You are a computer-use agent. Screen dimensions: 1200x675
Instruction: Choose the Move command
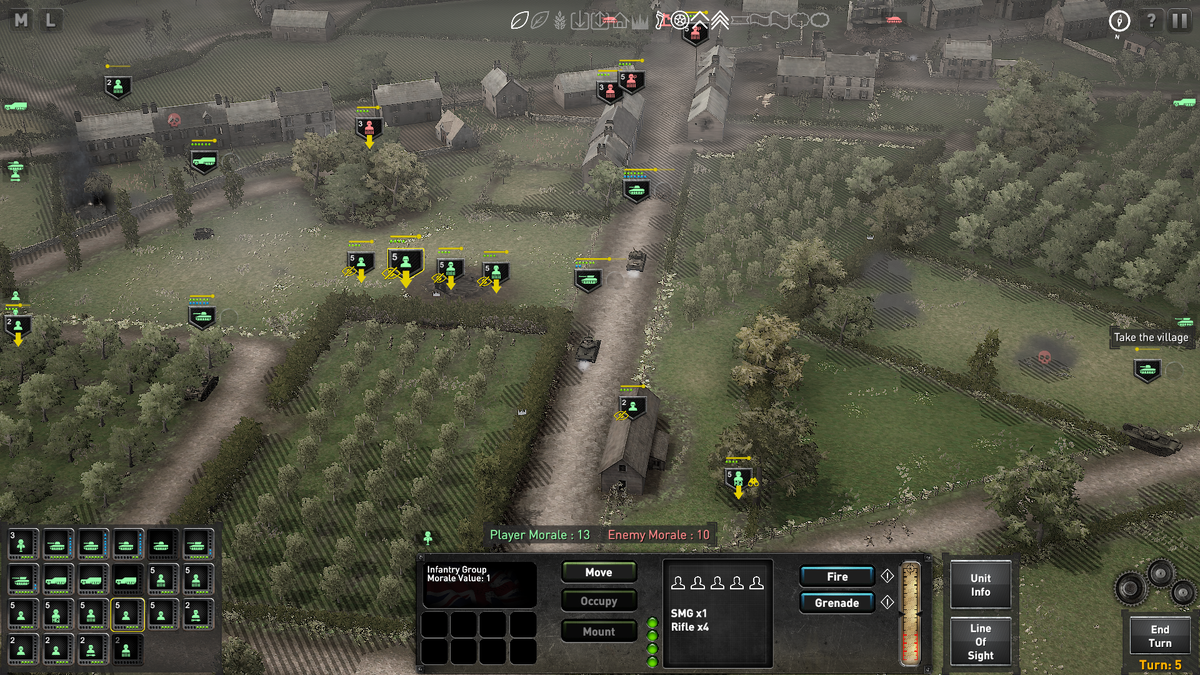[598, 573]
